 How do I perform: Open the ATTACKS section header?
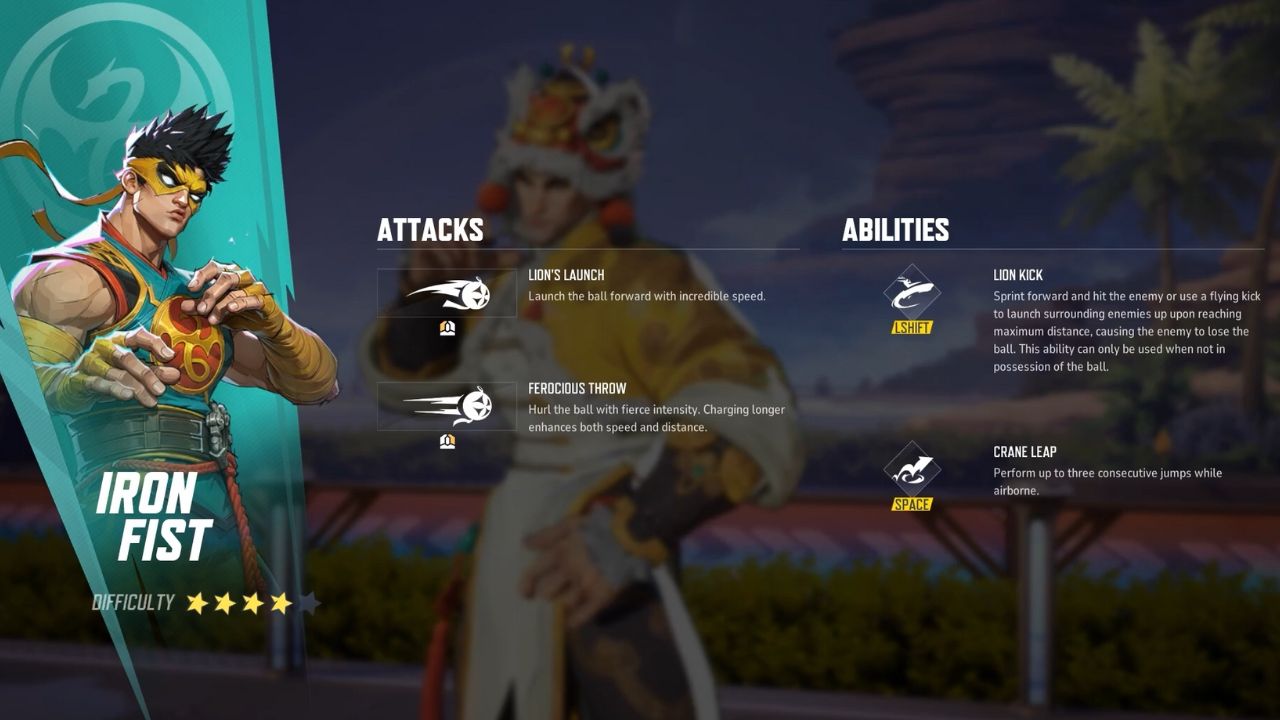[x=430, y=230]
